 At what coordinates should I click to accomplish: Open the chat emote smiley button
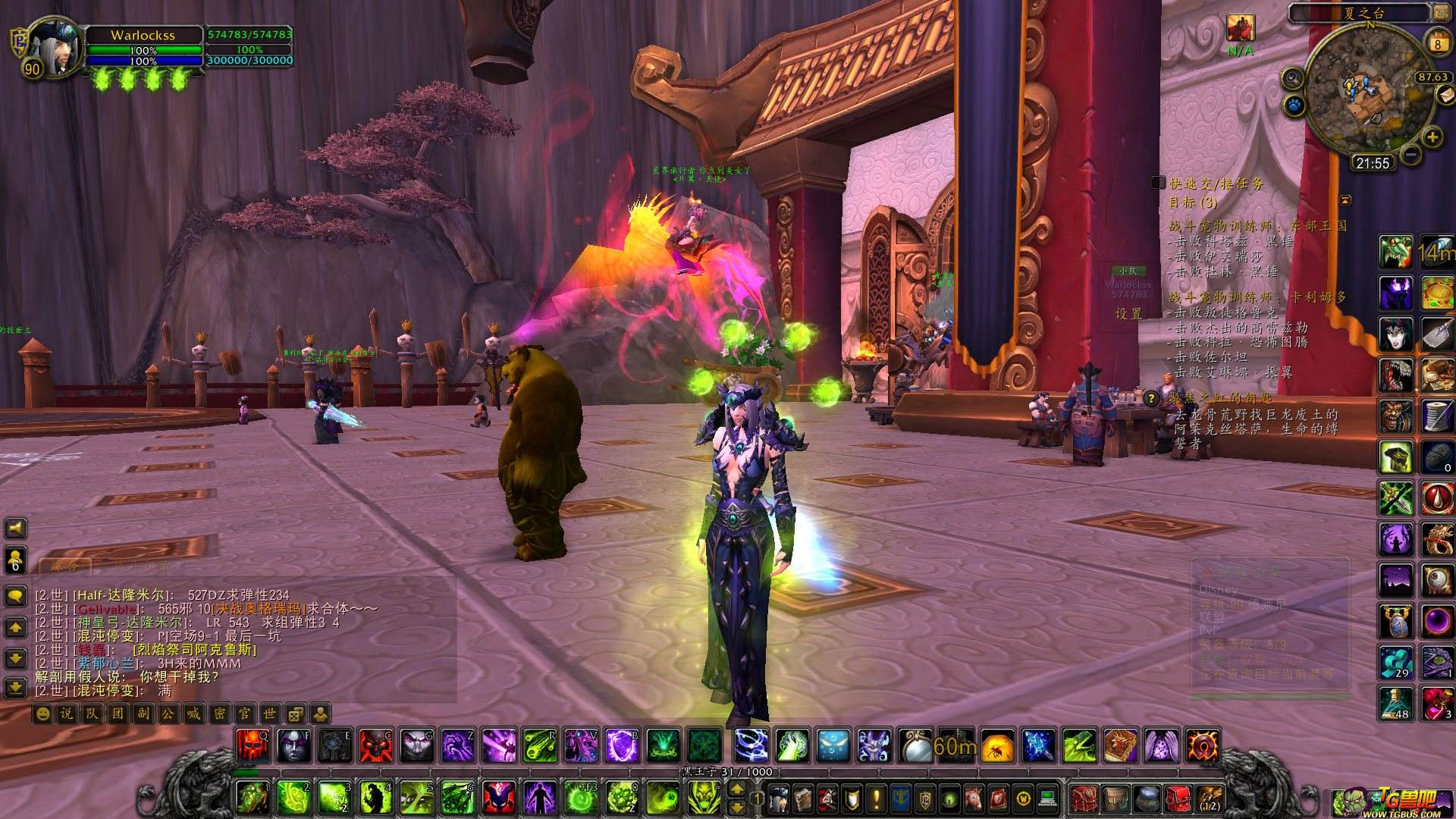[42, 714]
